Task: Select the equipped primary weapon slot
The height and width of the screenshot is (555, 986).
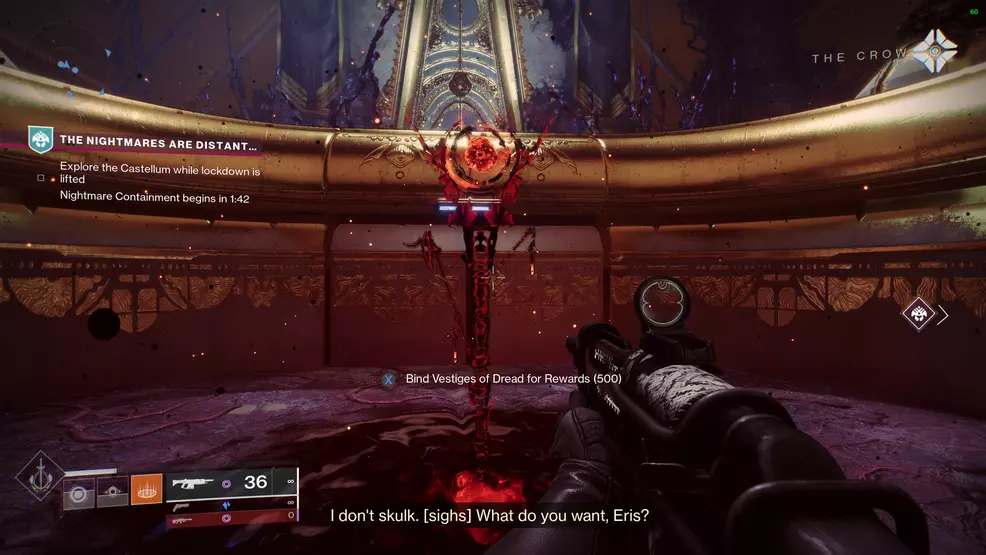Action: pyautogui.click(x=232, y=482)
